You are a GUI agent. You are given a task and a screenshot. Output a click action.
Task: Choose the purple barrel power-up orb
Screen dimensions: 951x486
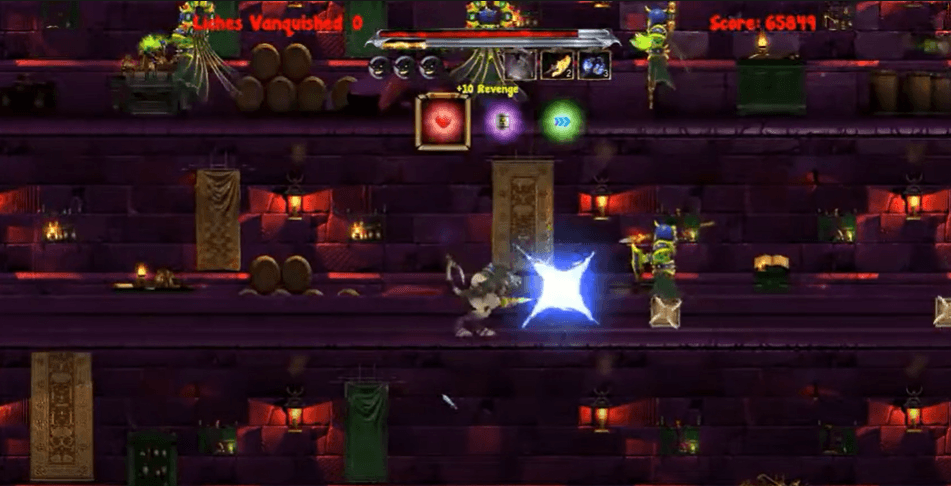point(503,122)
